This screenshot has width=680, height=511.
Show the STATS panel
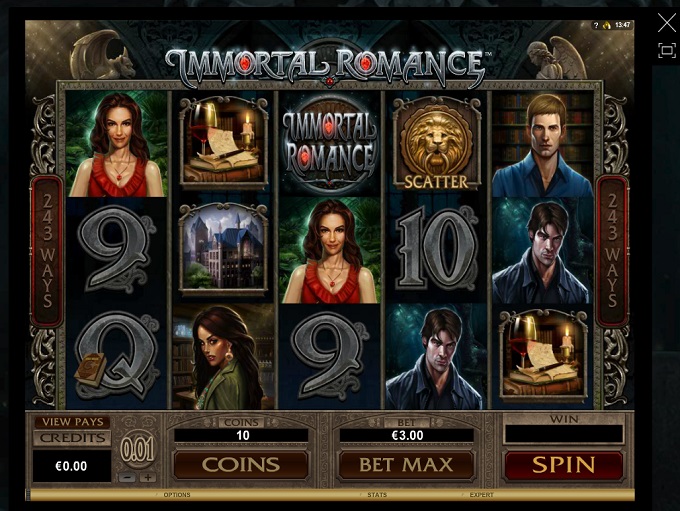tap(377, 495)
